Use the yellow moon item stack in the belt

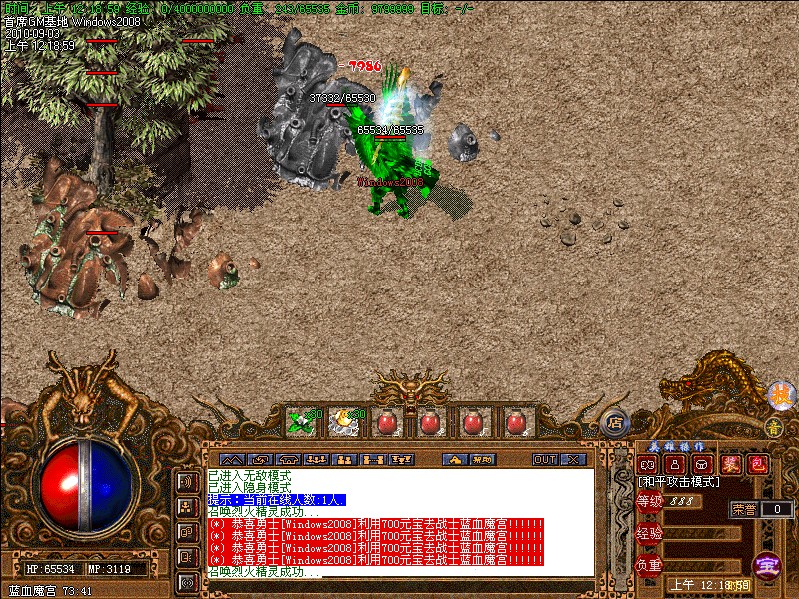point(345,422)
